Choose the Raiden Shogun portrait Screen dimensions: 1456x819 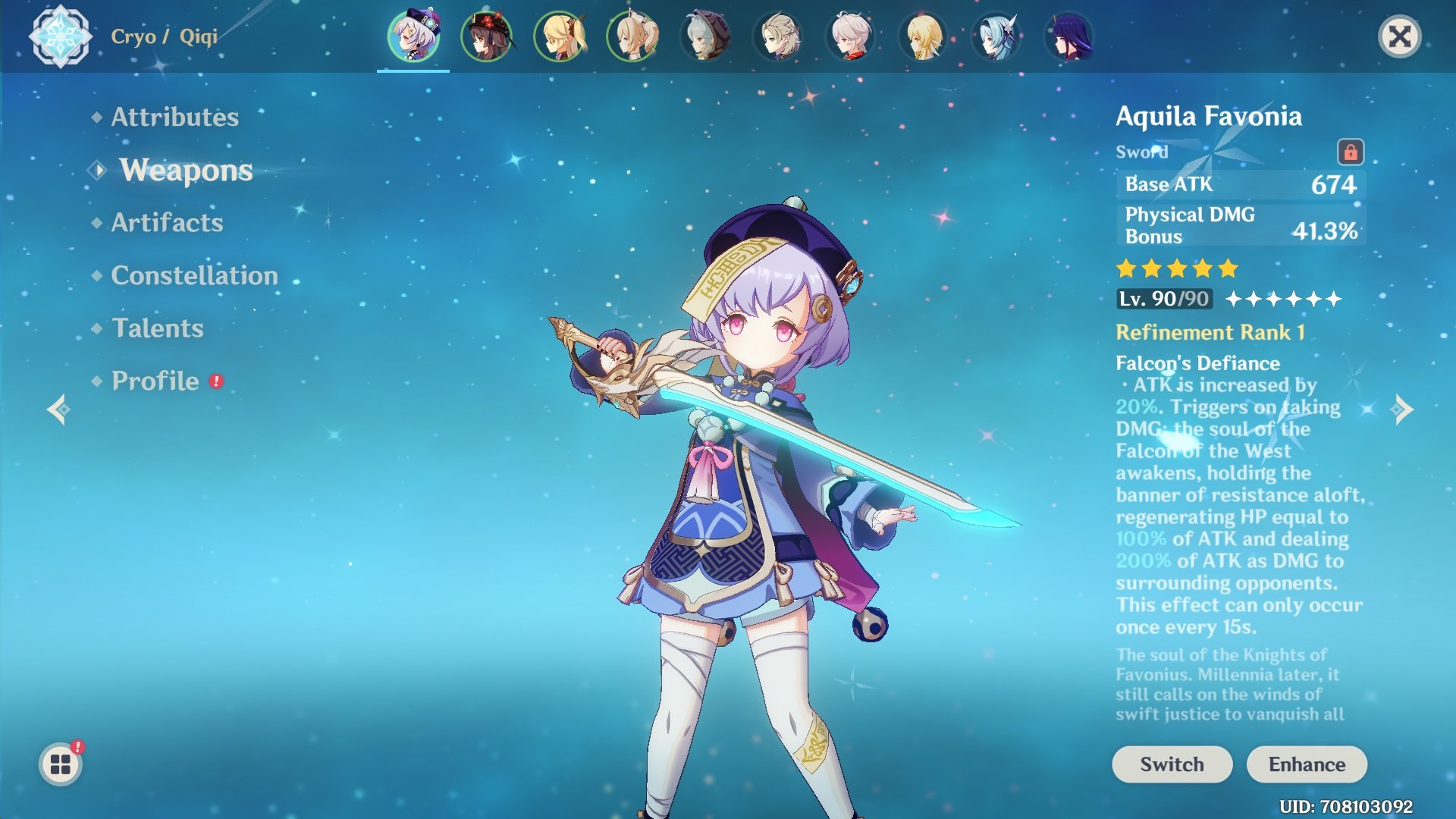(x=1069, y=36)
